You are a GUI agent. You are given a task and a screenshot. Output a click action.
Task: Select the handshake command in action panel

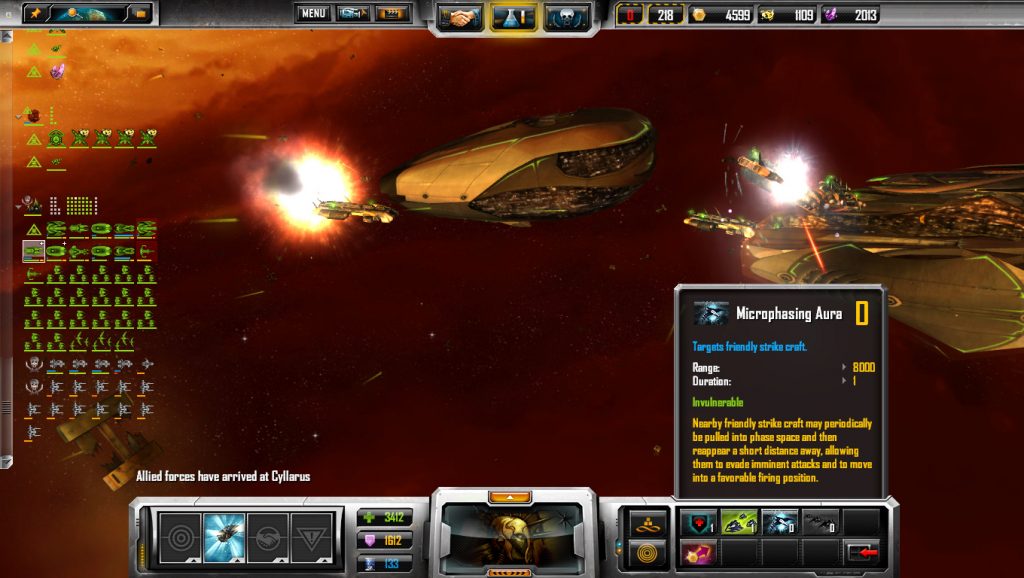point(267,537)
